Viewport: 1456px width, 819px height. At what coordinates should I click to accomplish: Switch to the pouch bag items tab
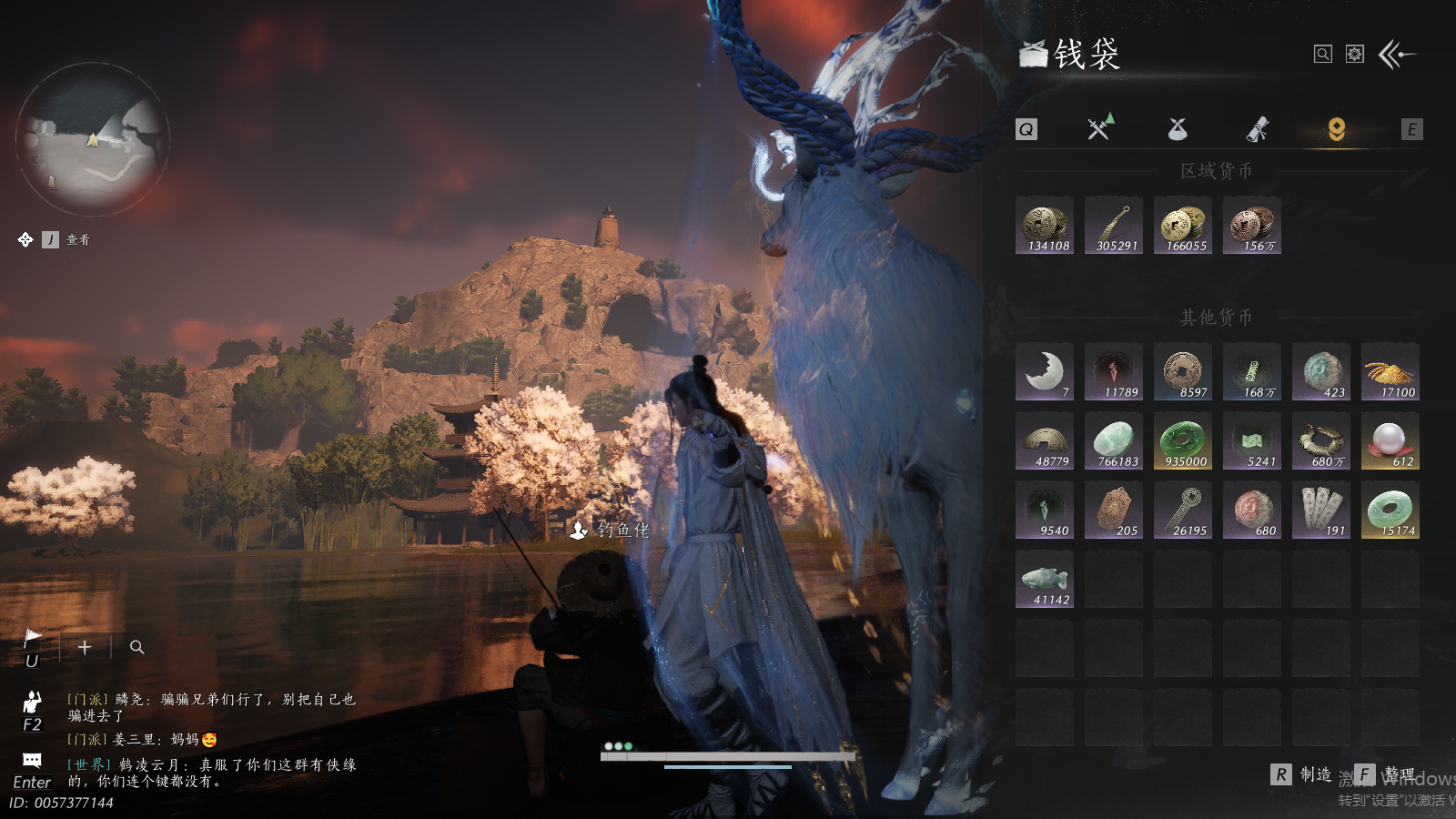coord(1178,129)
